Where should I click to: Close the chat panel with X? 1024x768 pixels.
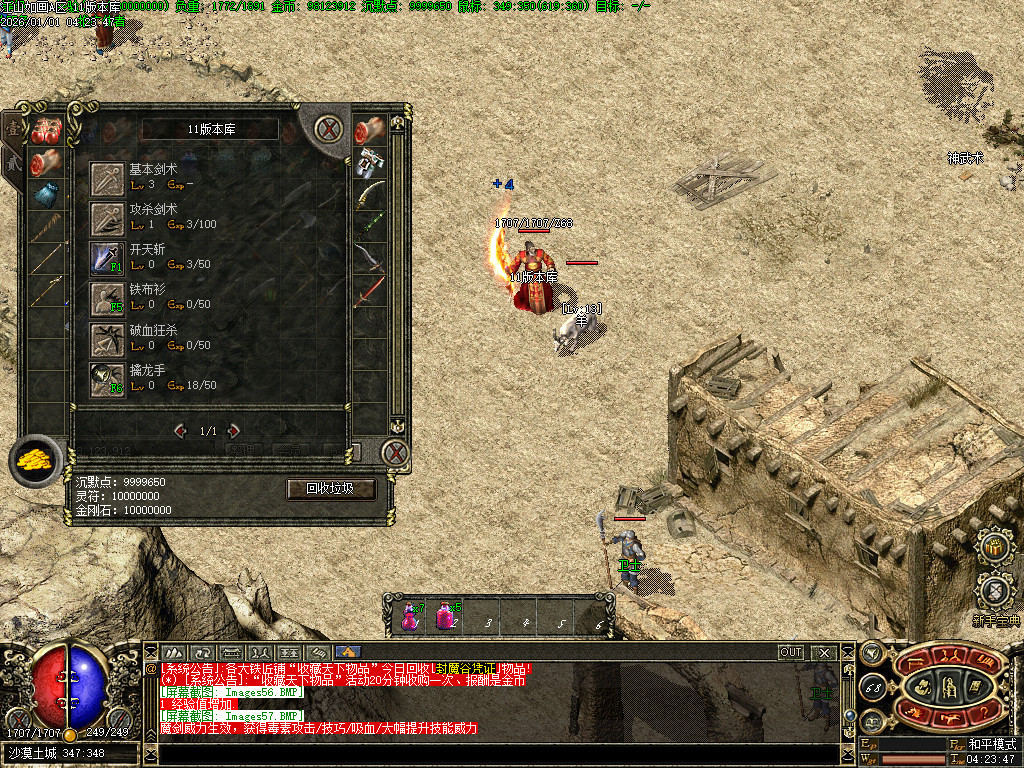click(x=824, y=652)
